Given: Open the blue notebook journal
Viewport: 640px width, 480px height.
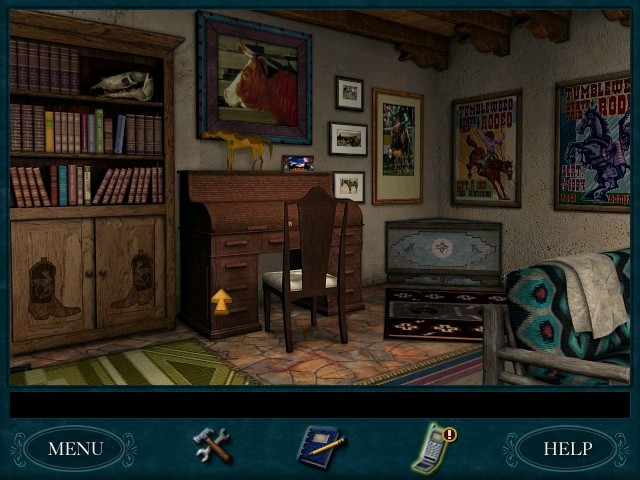Looking at the screenshot, I should (x=321, y=446).
